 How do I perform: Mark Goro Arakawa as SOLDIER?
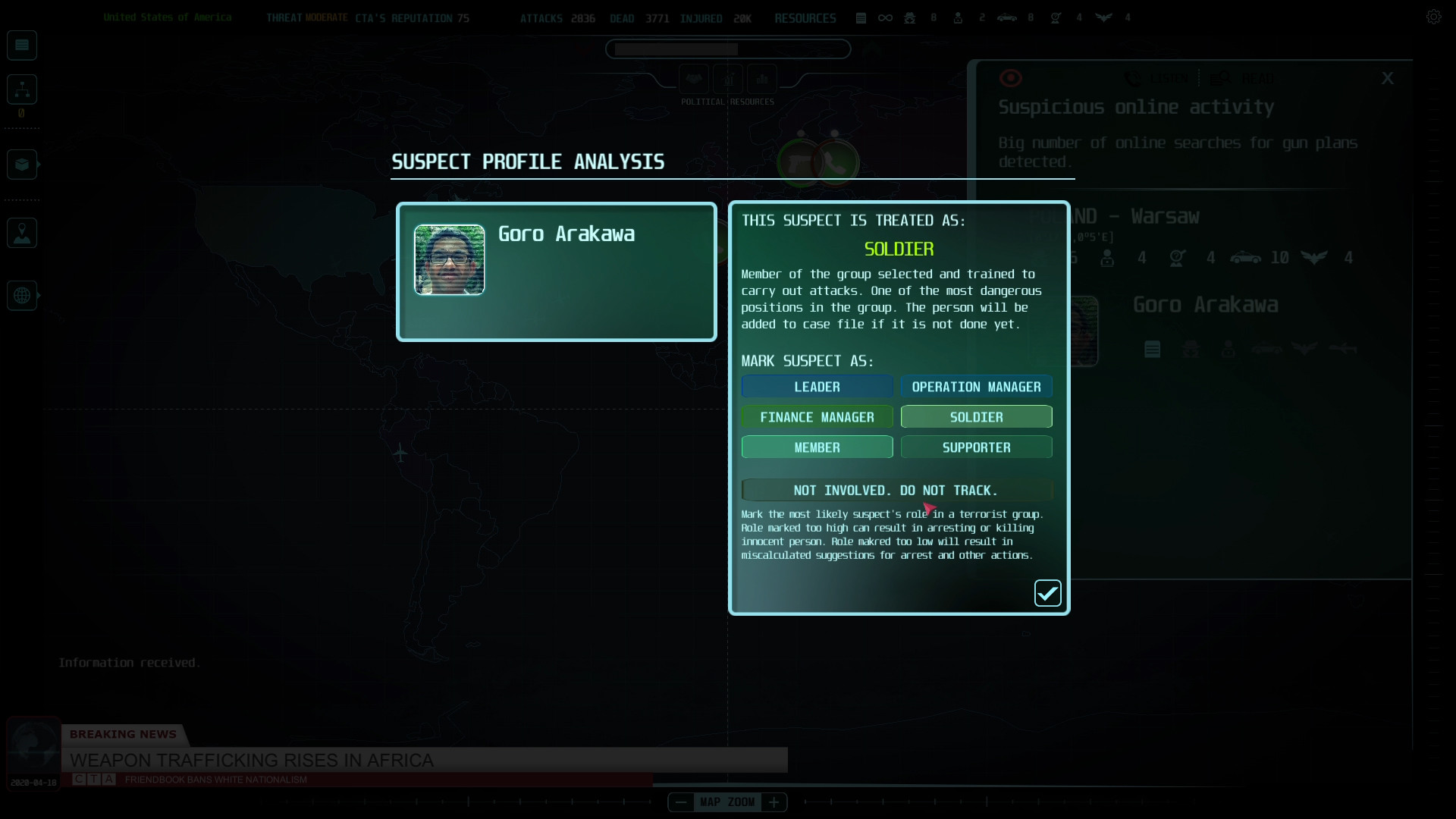click(x=976, y=416)
